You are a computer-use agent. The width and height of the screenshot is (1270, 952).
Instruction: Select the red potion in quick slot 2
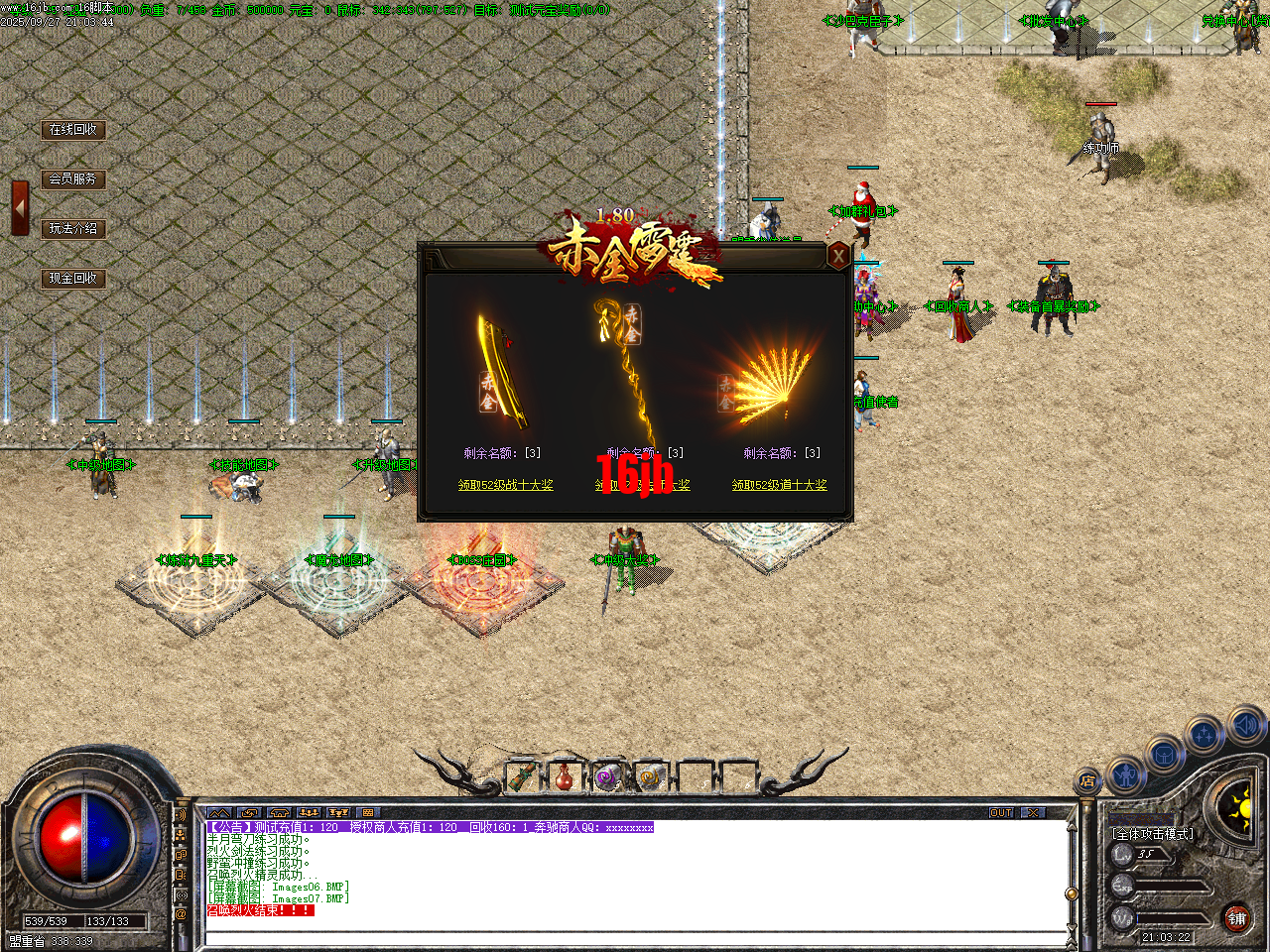pos(563,775)
